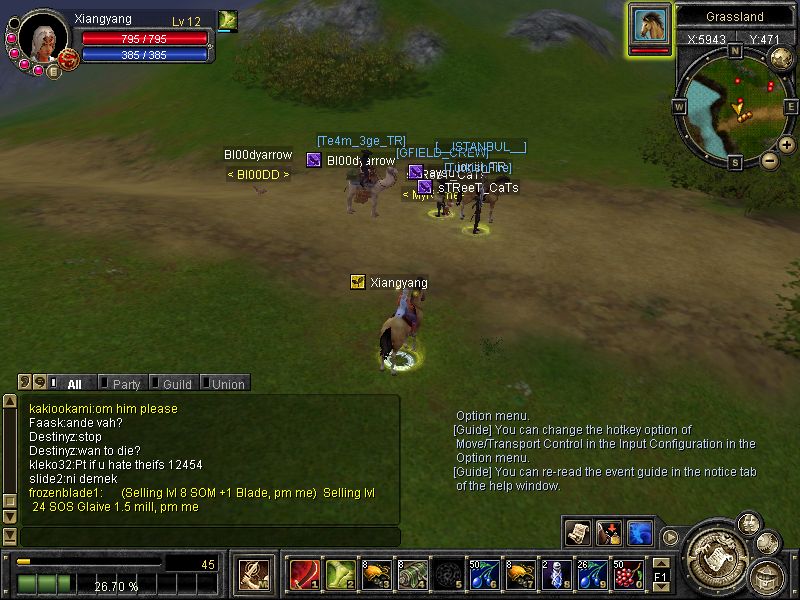Viewport: 800px width, 600px height.
Task: Use the scroll item in slot 4
Action: click(x=412, y=574)
